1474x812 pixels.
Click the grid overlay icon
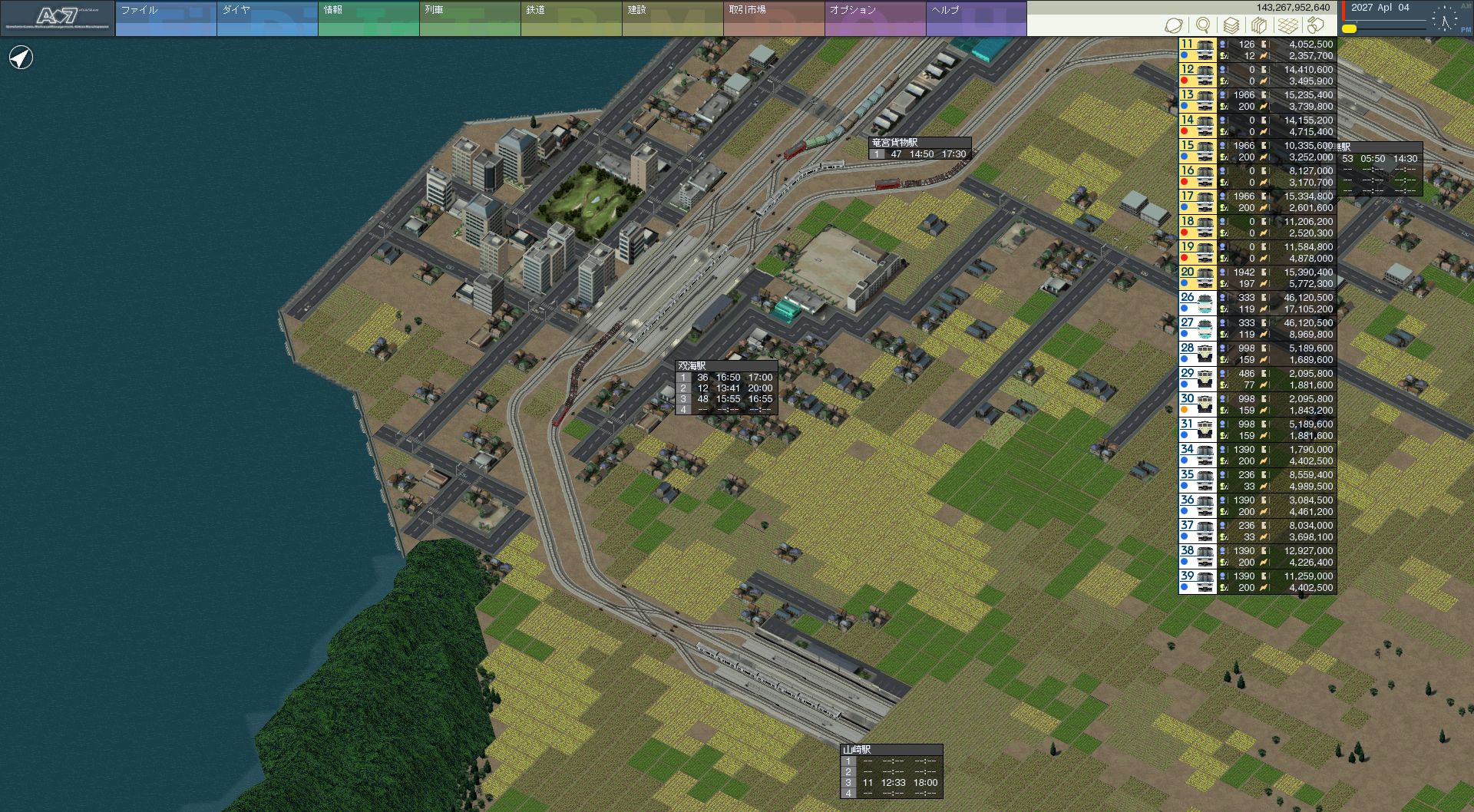click(x=1288, y=25)
